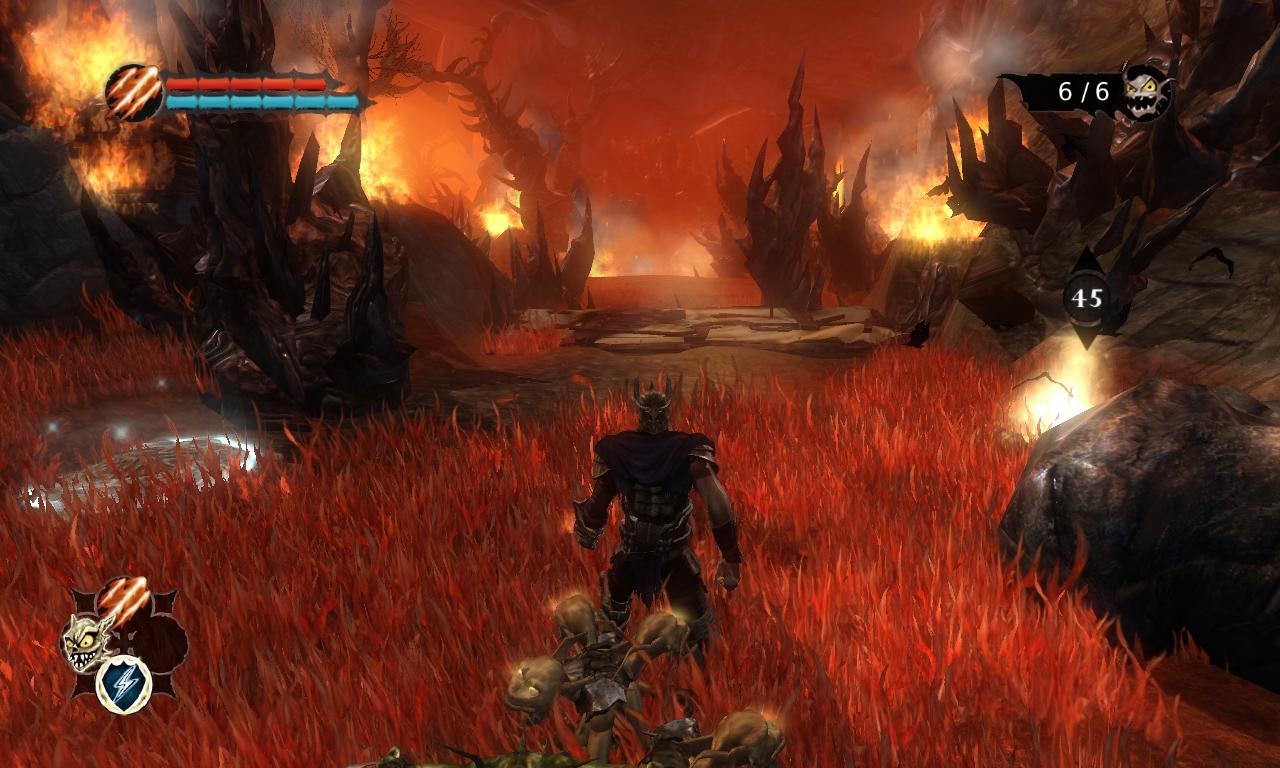Image resolution: width=1280 pixels, height=768 pixels.
Task: Select the fiery claw icon atop the spell wheel
Action: pyautogui.click(x=124, y=597)
